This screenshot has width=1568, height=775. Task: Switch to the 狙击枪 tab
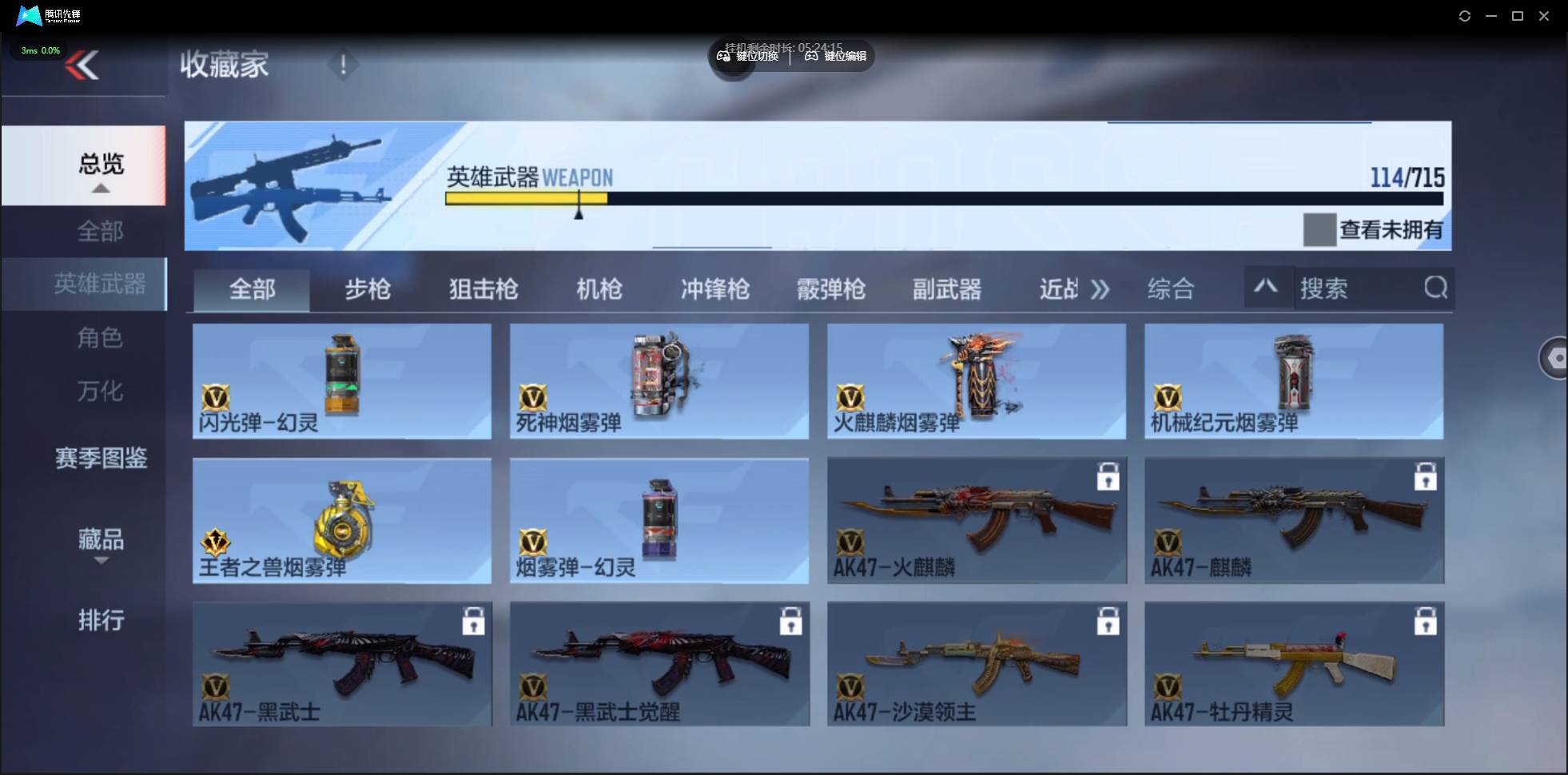482,289
